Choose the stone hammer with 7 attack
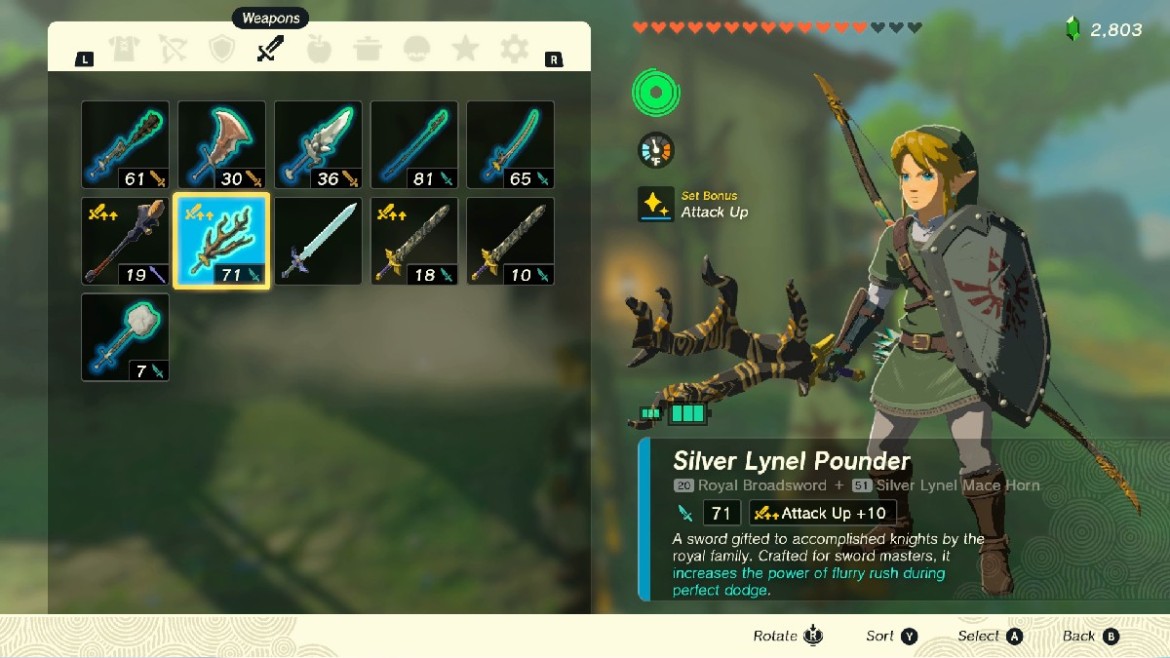The image size is (1170, 658). [x=125, y=337]
